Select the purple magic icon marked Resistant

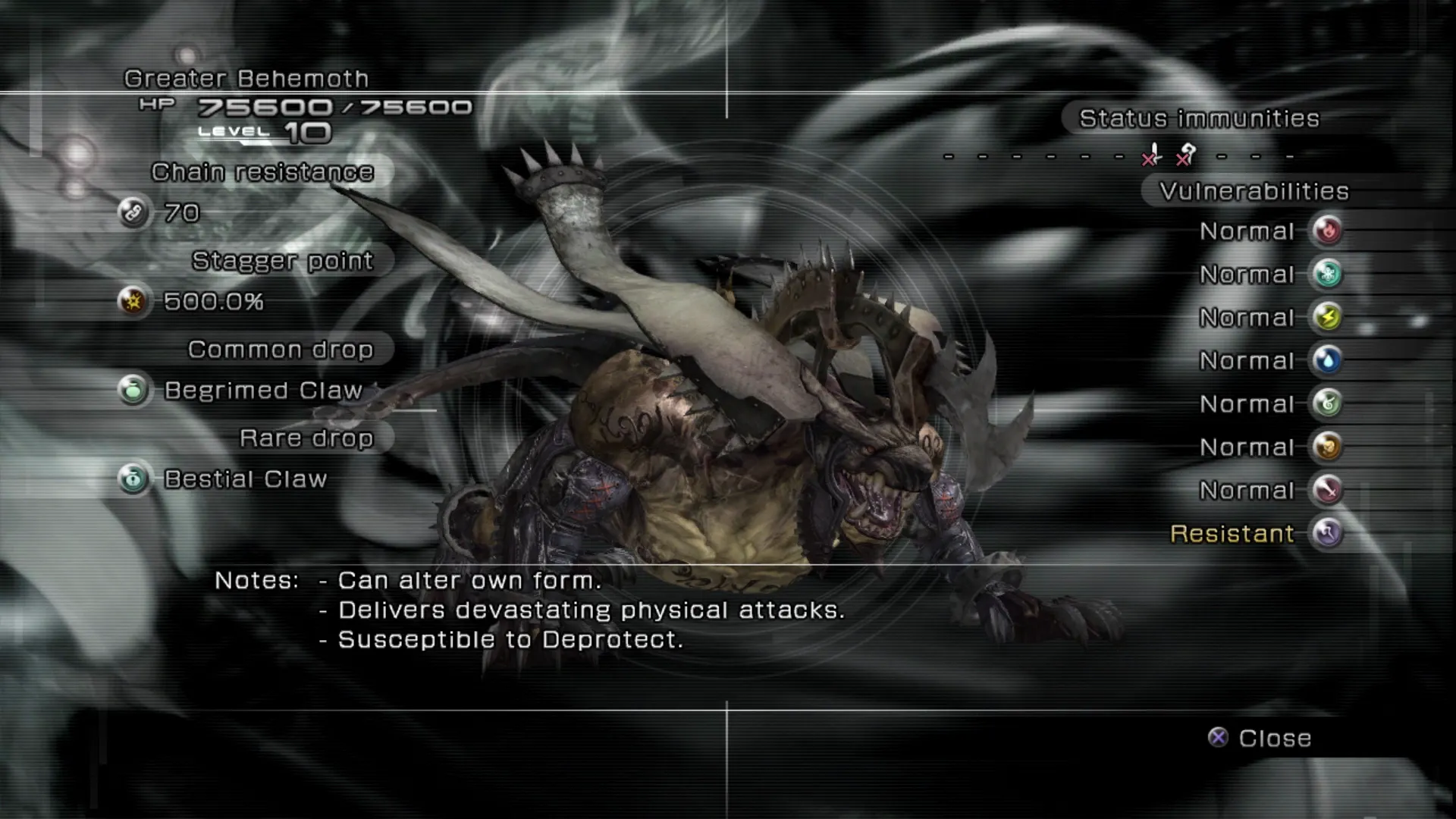click(x=1327, y=533)
